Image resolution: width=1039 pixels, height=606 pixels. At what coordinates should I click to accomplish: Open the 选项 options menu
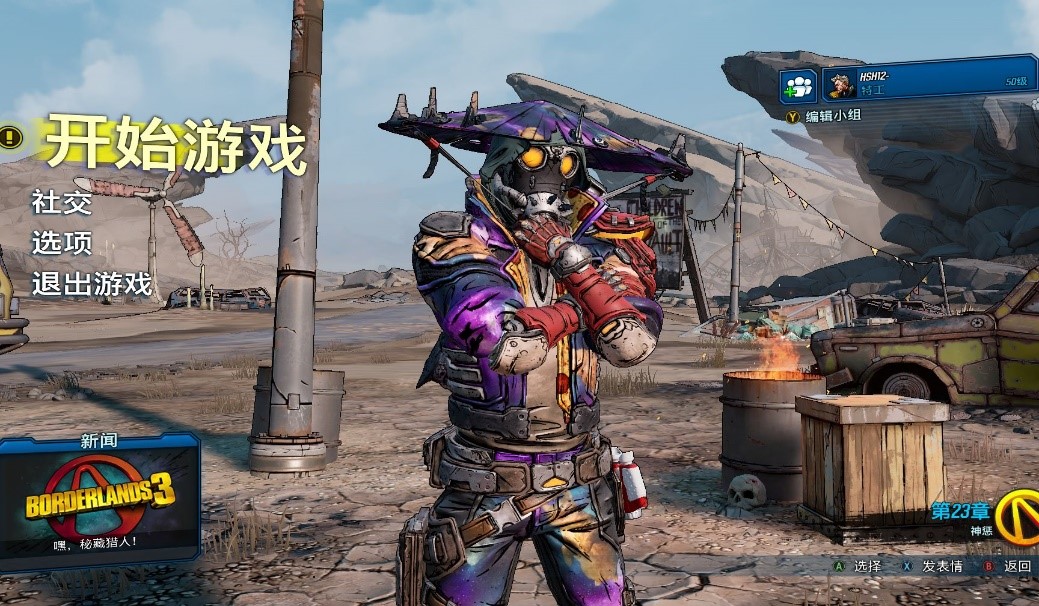click(62, 243)
